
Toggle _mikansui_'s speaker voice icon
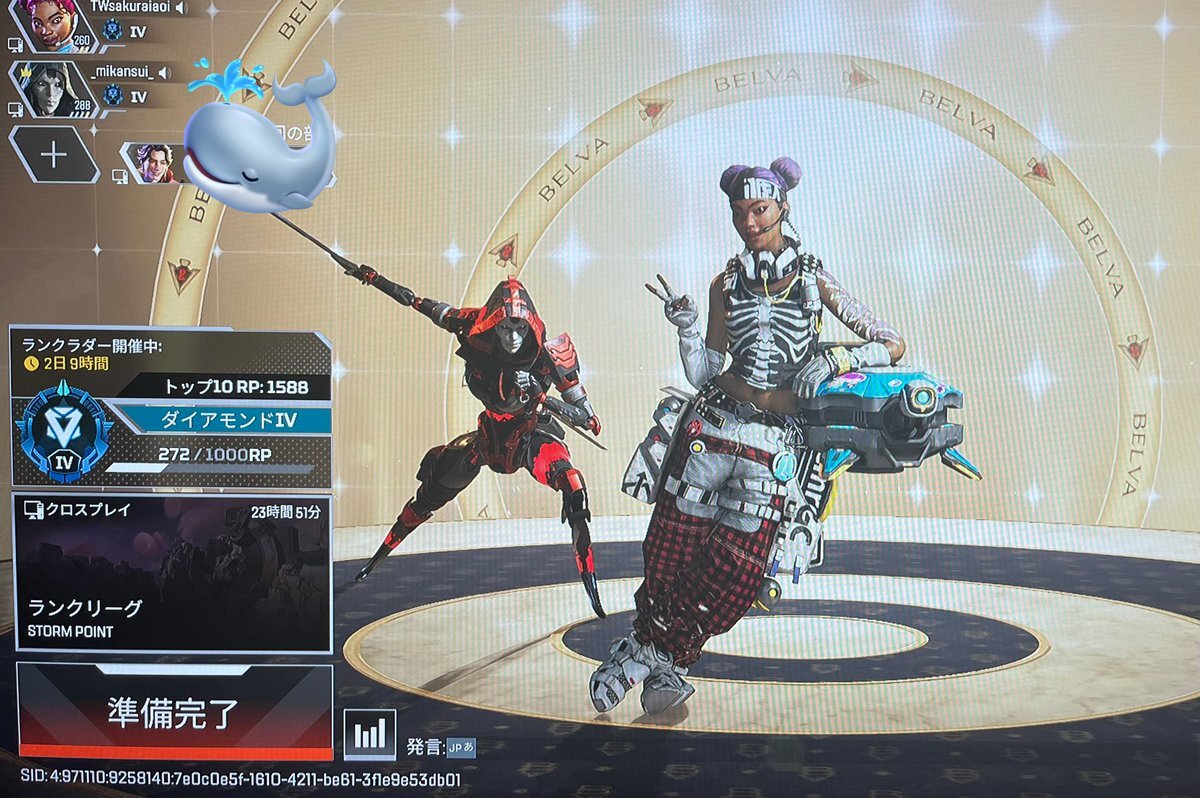pos(163,72)
